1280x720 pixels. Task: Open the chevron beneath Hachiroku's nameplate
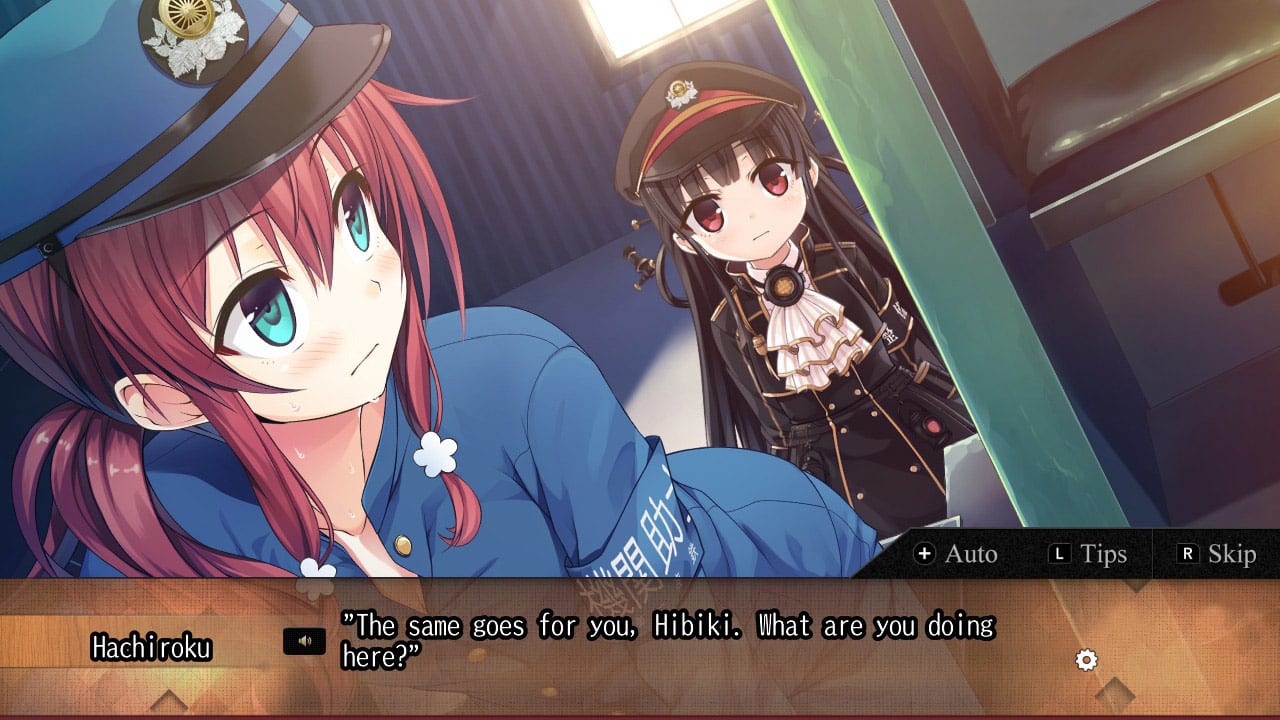(x=169, y=701)
